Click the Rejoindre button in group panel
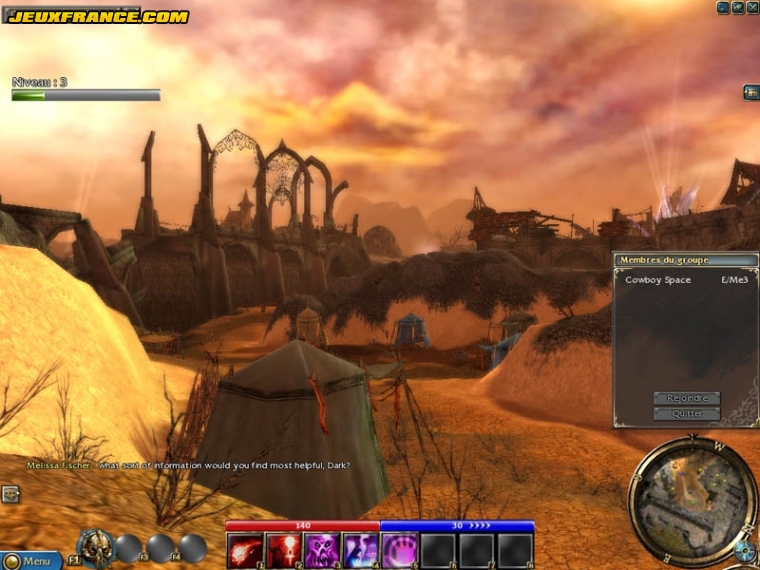This screenshot has height=570, width=760. click(x=686, y=398)
